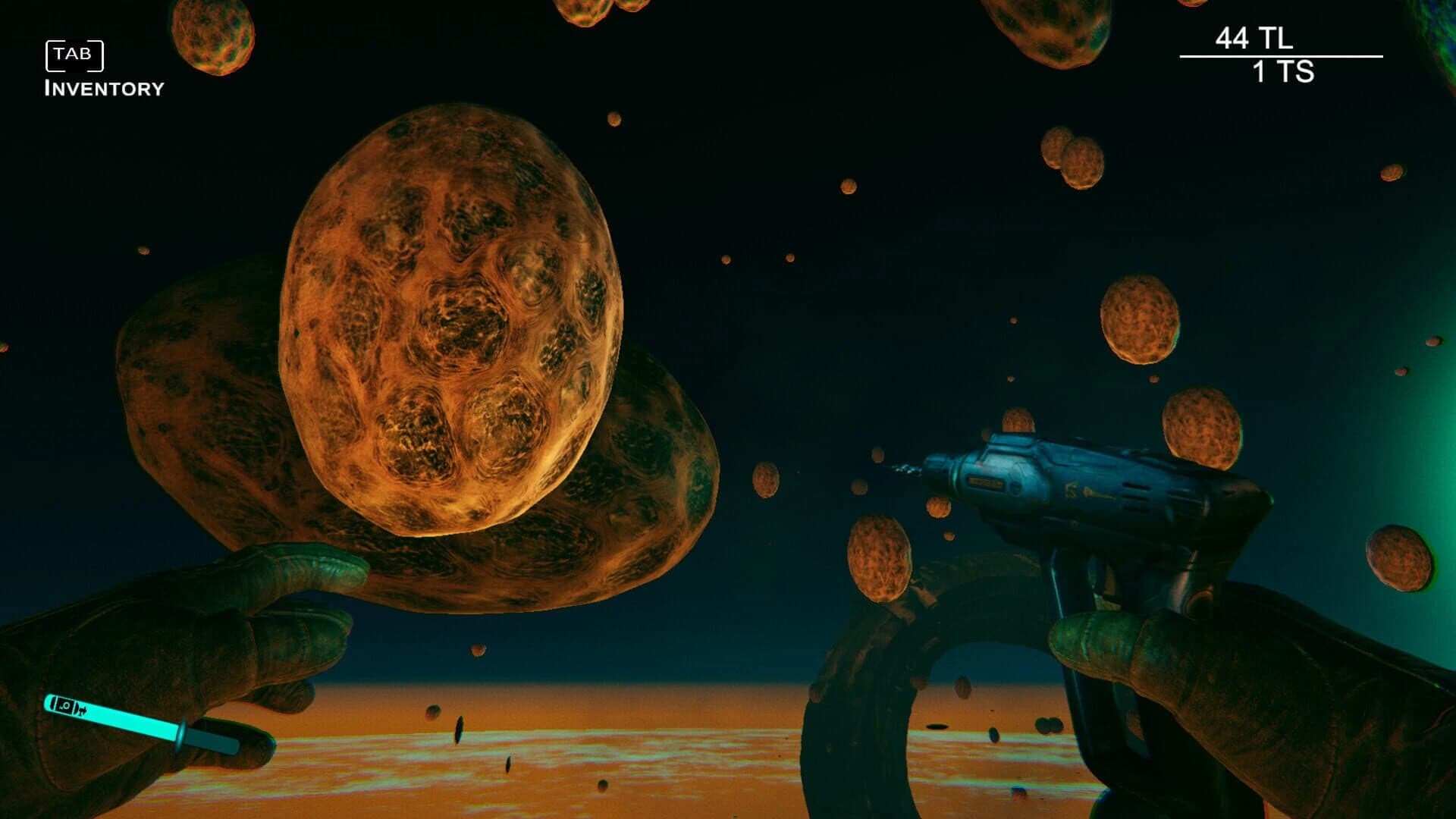
Task: Click the INVENTORY label text
Action: 104,88
